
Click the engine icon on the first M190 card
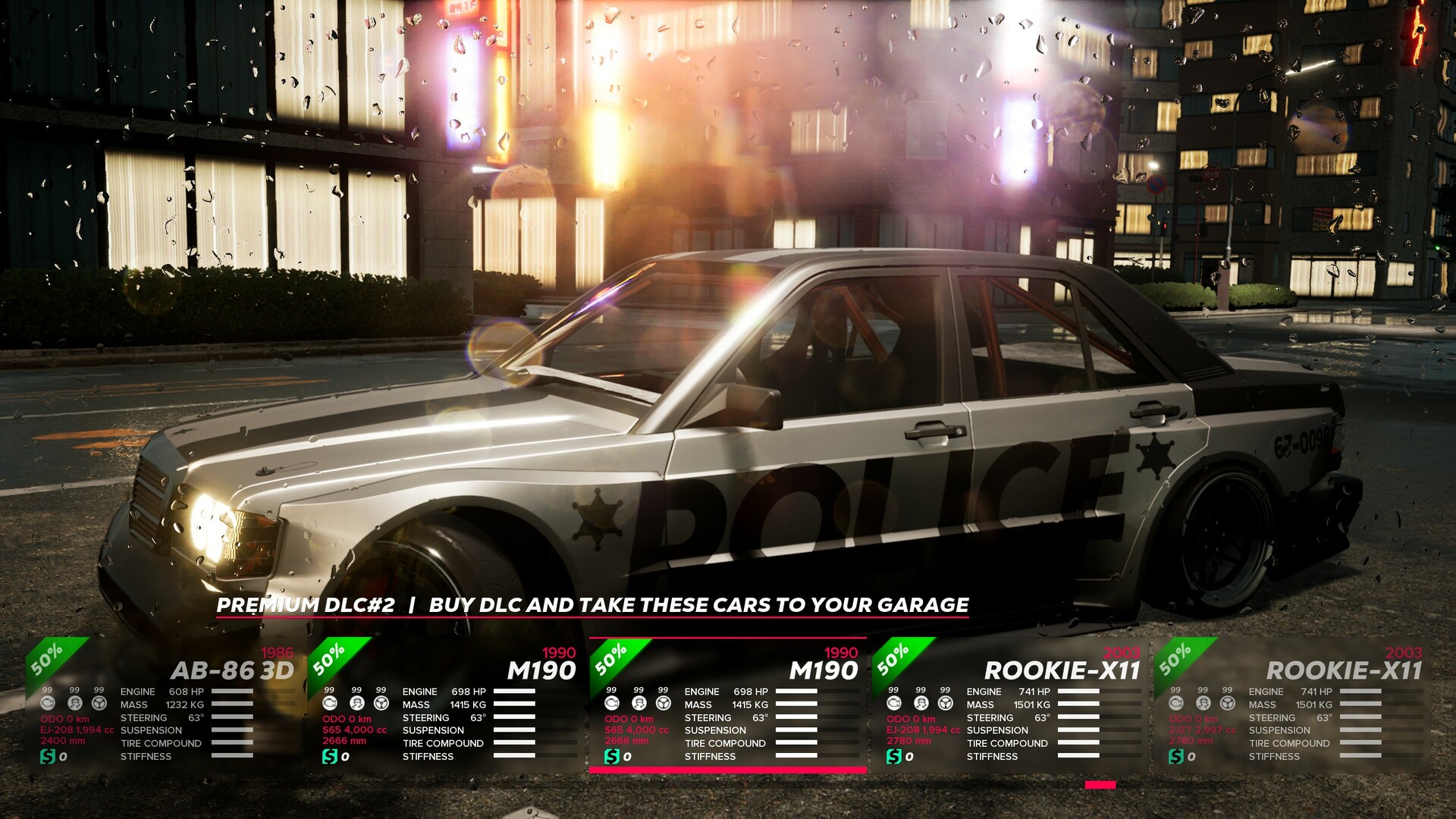pos(331,704)
